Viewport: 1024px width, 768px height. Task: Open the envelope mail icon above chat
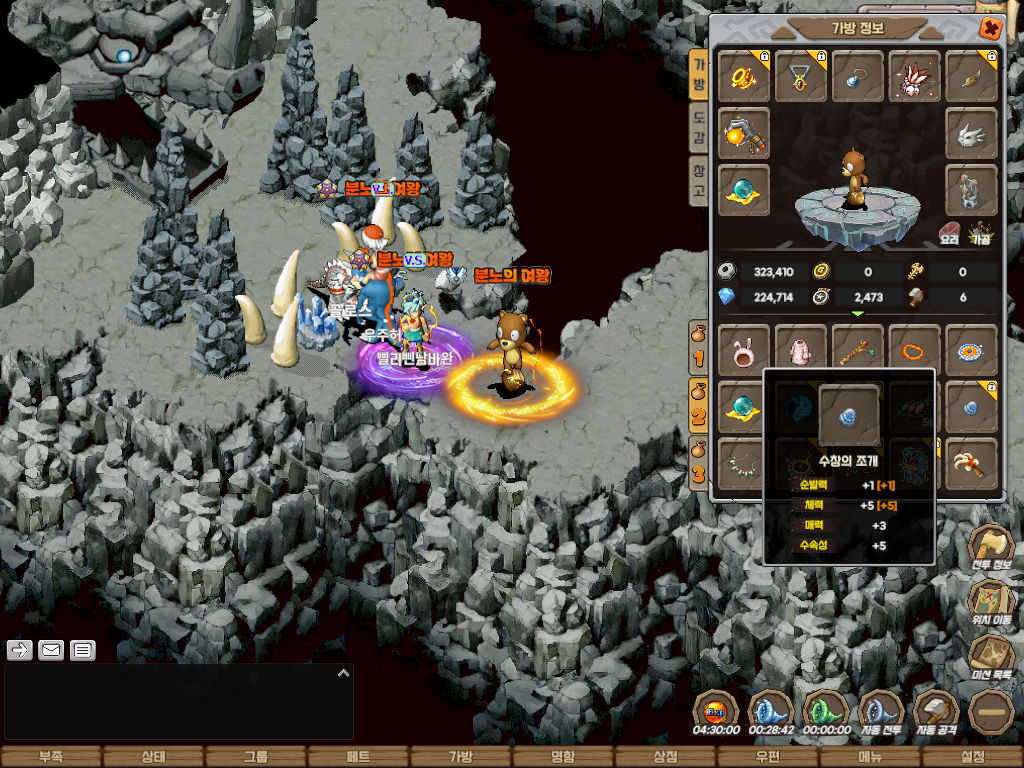point(51,651)
